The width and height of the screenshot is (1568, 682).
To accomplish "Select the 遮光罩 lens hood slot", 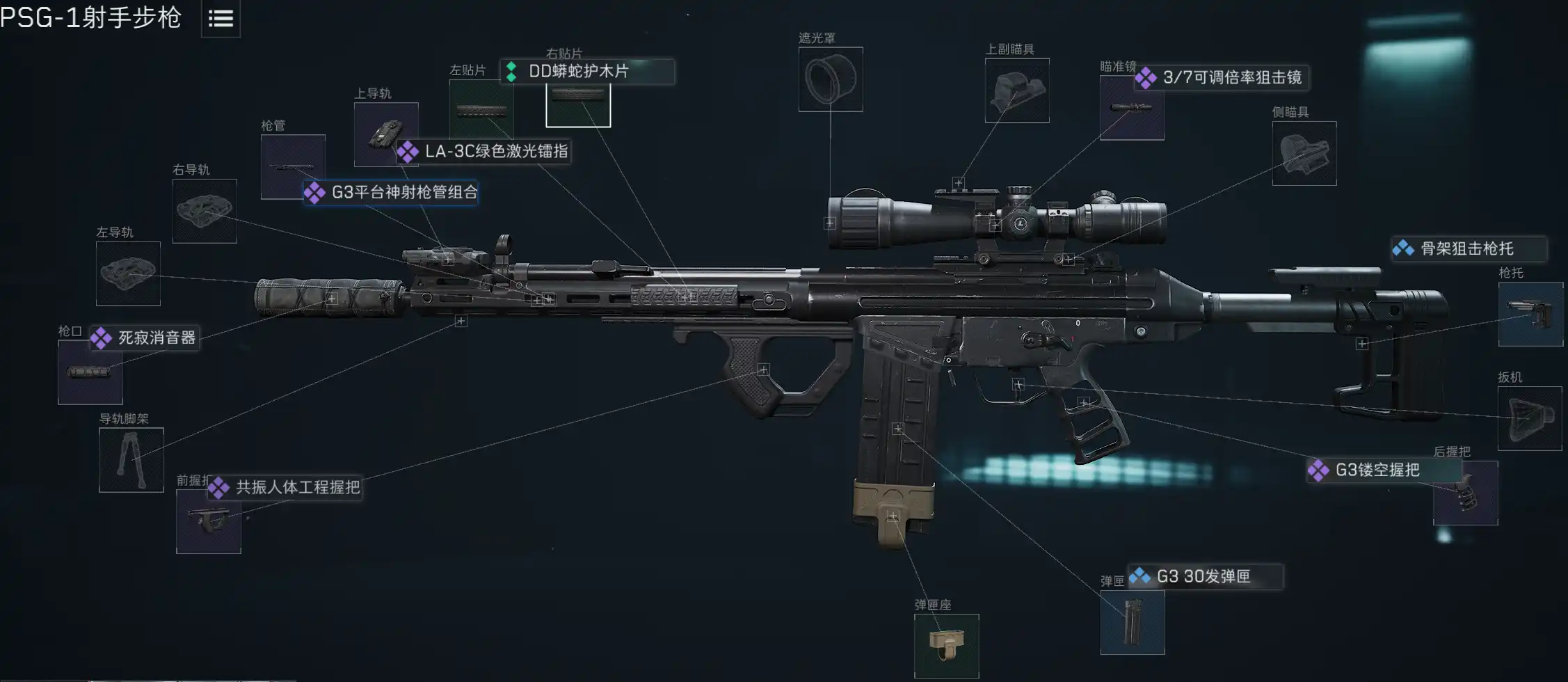I will click(831, 79).
